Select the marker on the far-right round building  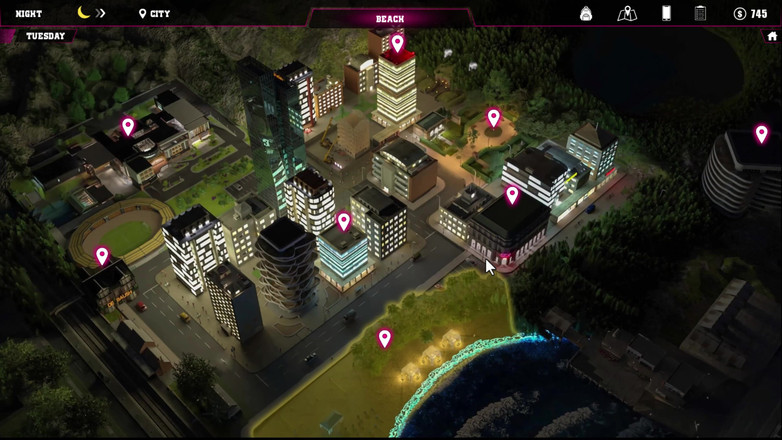[x=761, y=133]
